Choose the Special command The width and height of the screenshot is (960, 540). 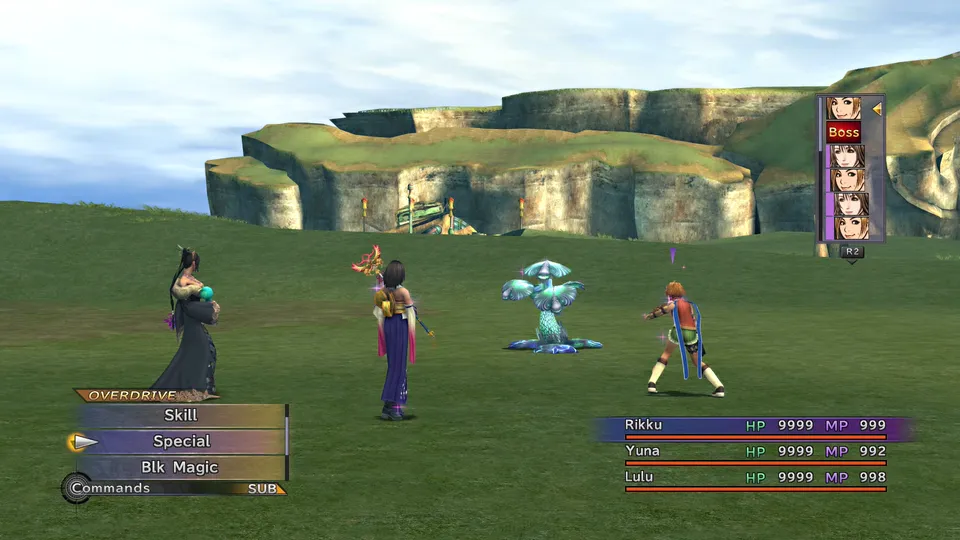(x=181, y=441)
